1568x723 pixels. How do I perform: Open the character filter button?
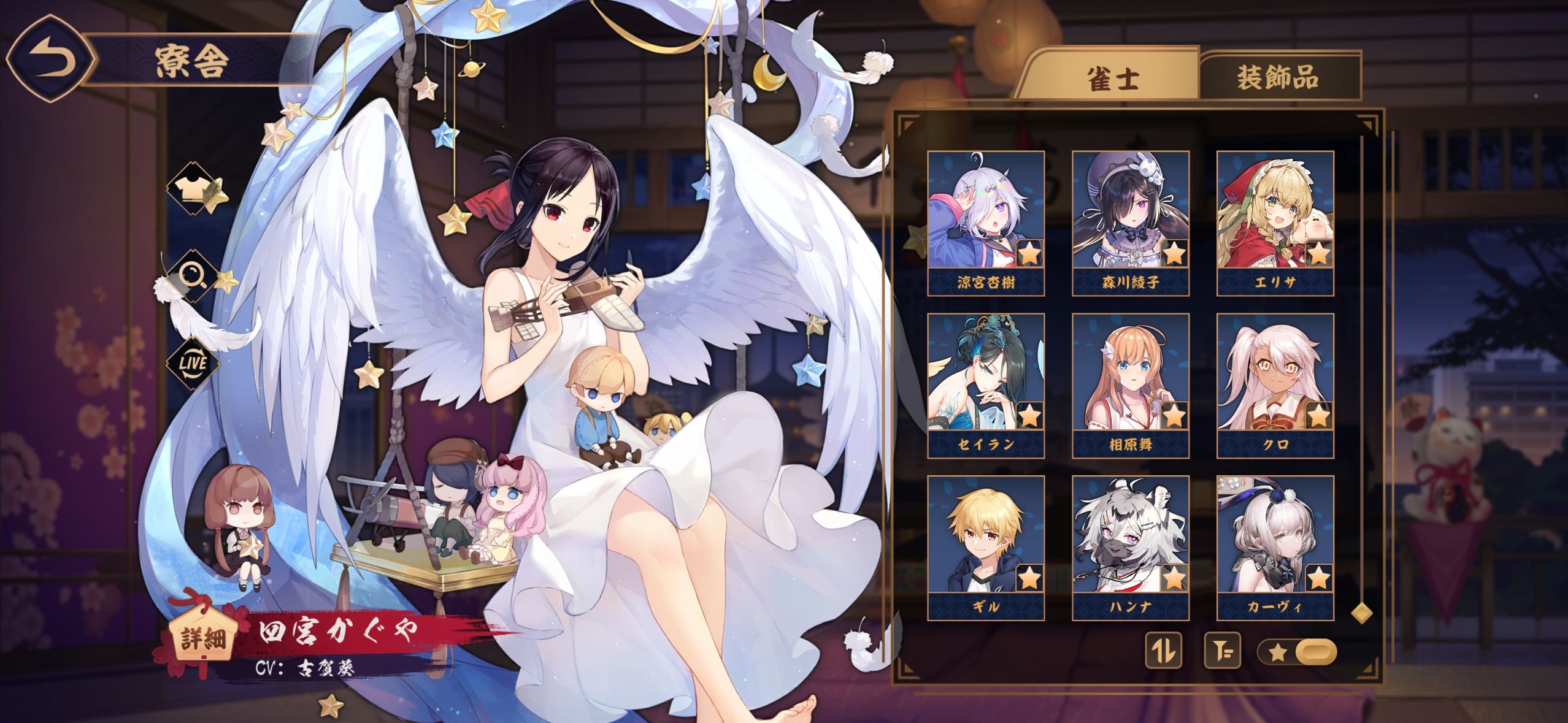(x=1222, y=651)
